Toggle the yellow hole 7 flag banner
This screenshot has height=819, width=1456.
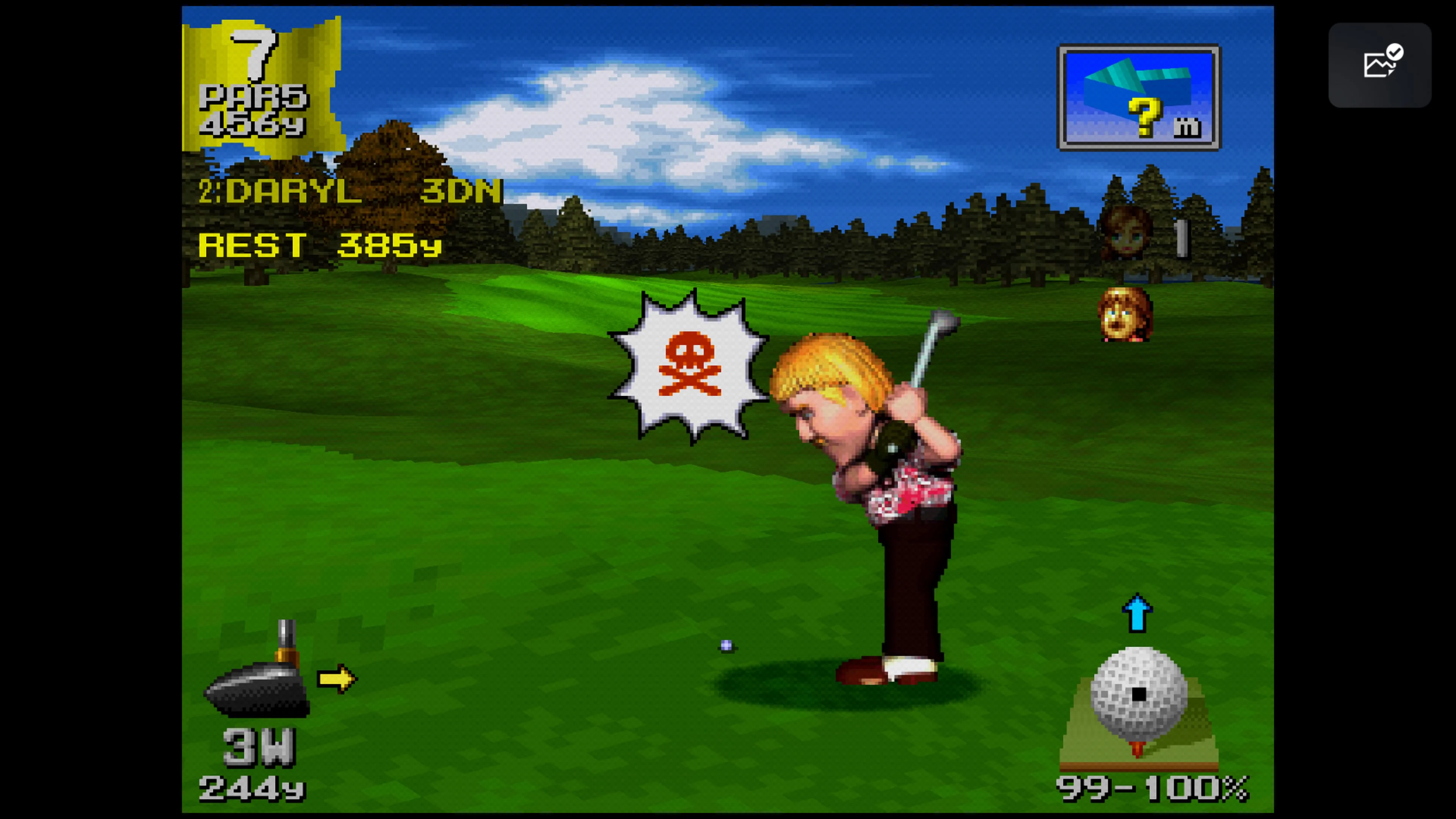263,79
